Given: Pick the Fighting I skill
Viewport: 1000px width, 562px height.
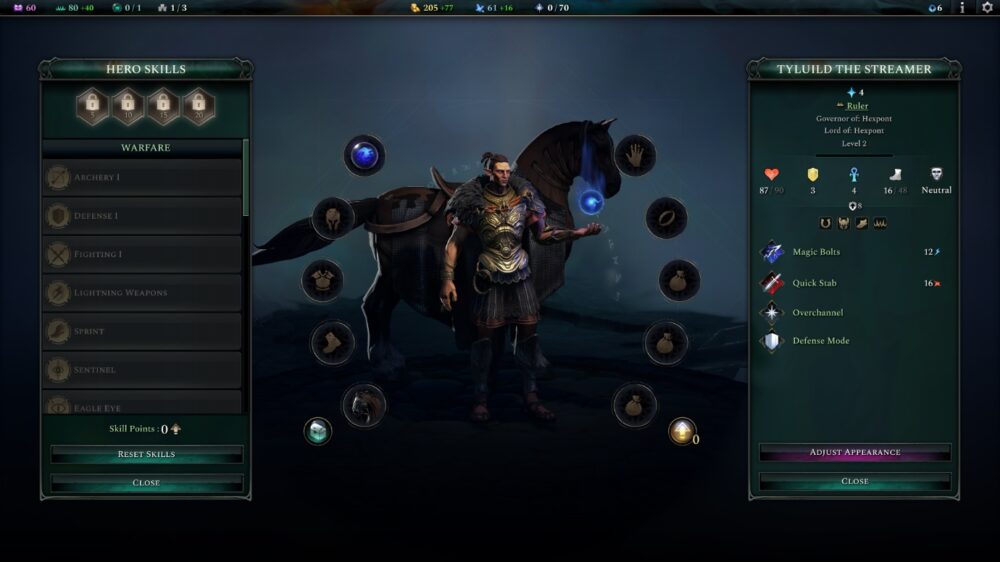Looking at the screenshot, I should pyautogui.click(x=143, y=254).
